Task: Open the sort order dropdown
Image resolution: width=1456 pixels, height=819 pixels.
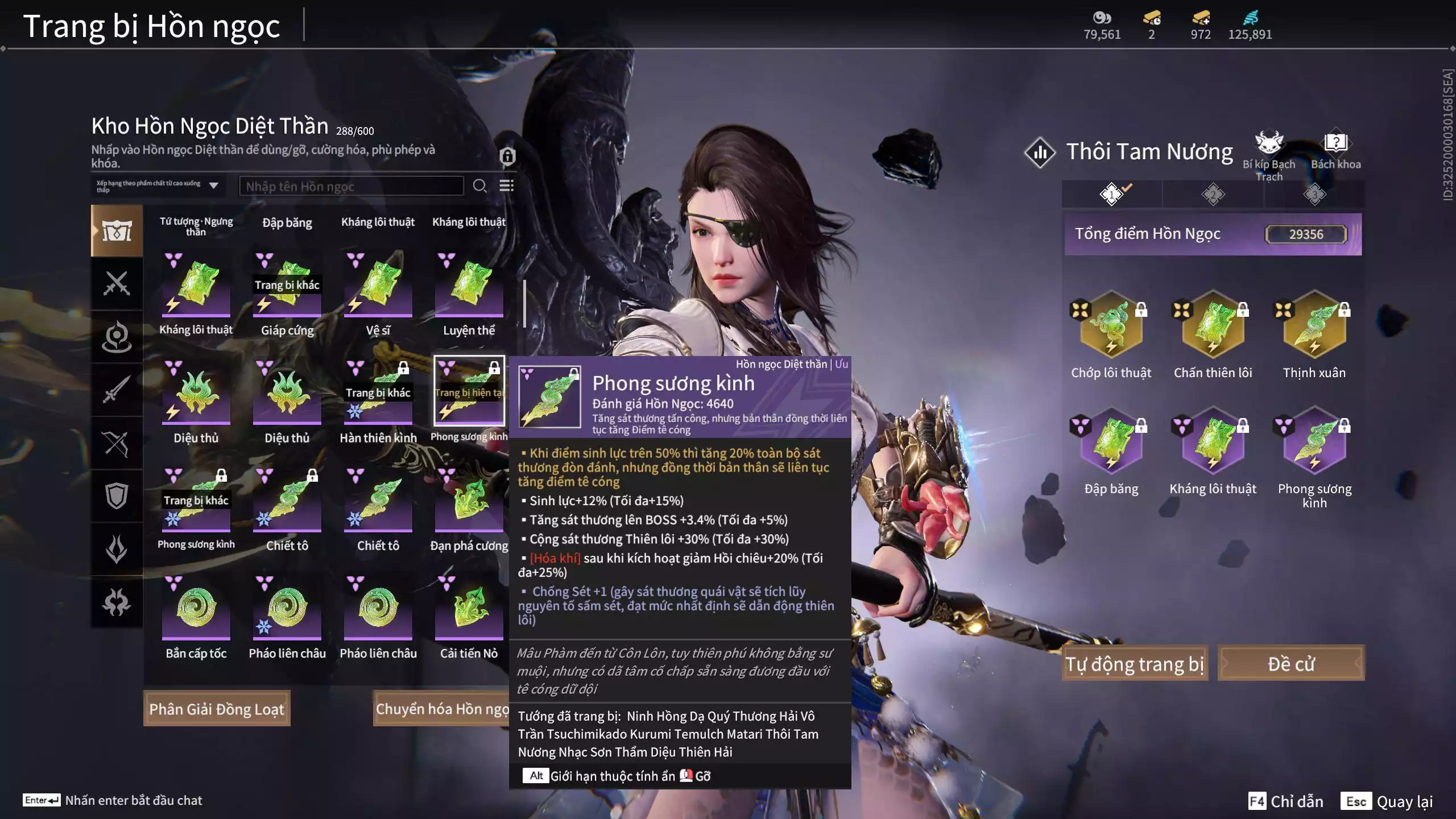Action: click(158, 186)
